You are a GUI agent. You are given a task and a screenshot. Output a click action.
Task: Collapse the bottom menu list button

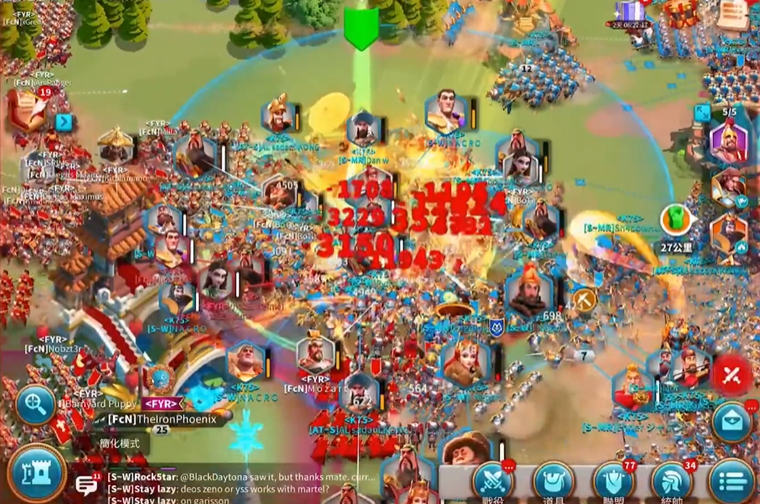point(732,481)
